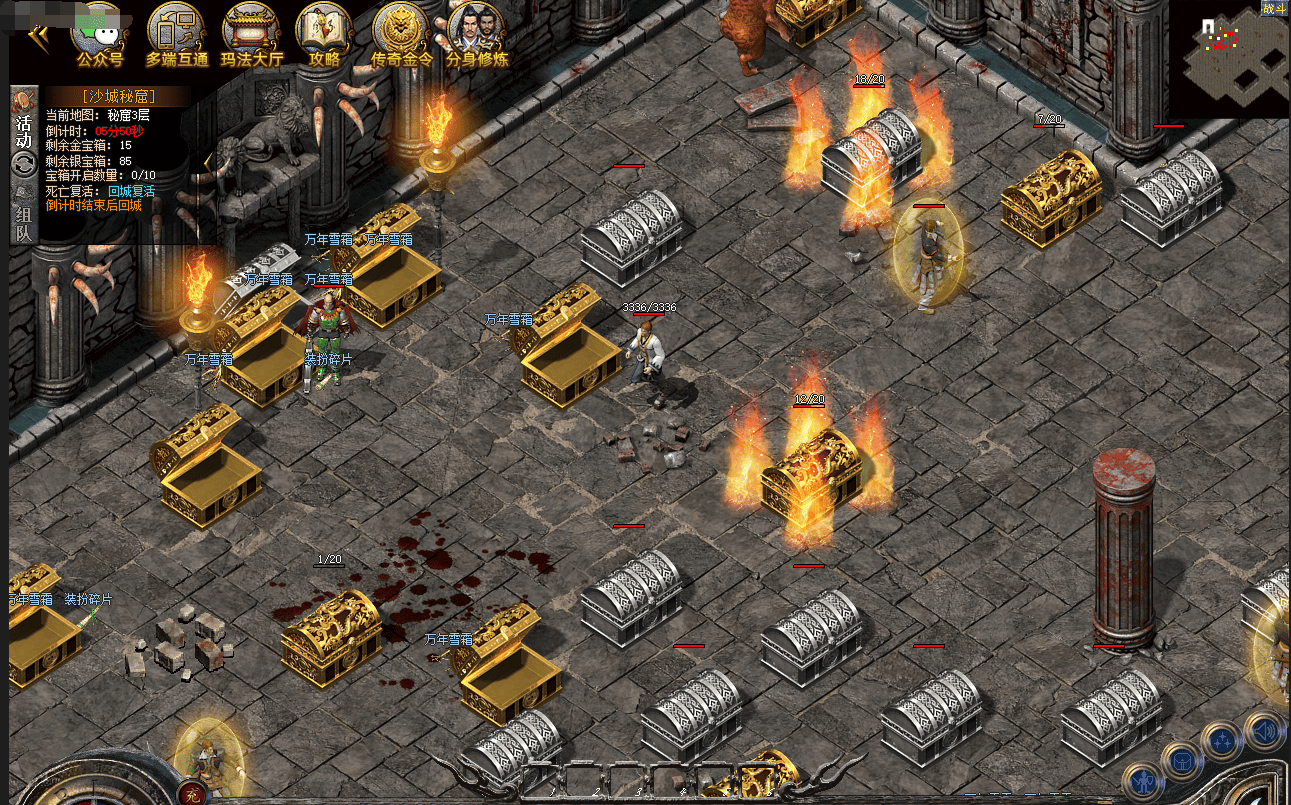Toggle the 战斗 combat mode button
Image resolution: width=1291 pixels, height=805 pixels.
1274,9
